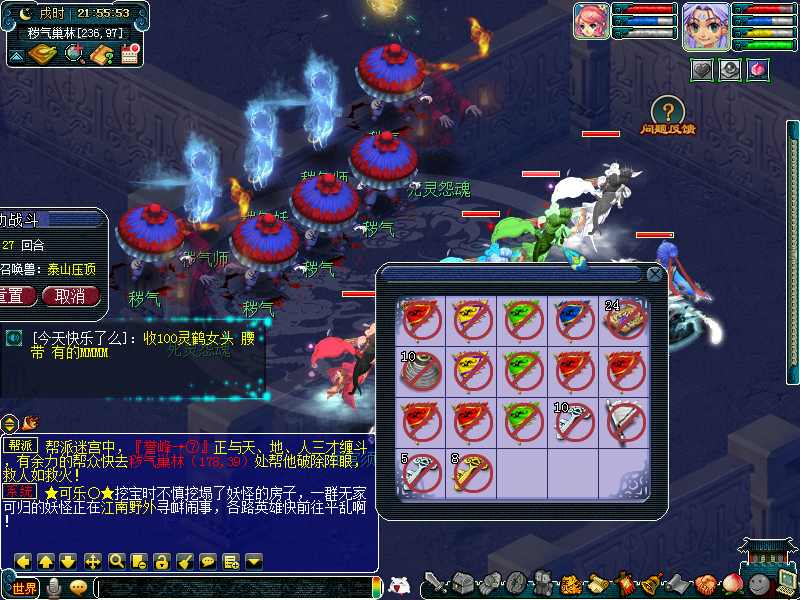This screenshot has height=600, width=800.
Task: Open the 问题反馈 feedback question mark
Action: [668, 112]
